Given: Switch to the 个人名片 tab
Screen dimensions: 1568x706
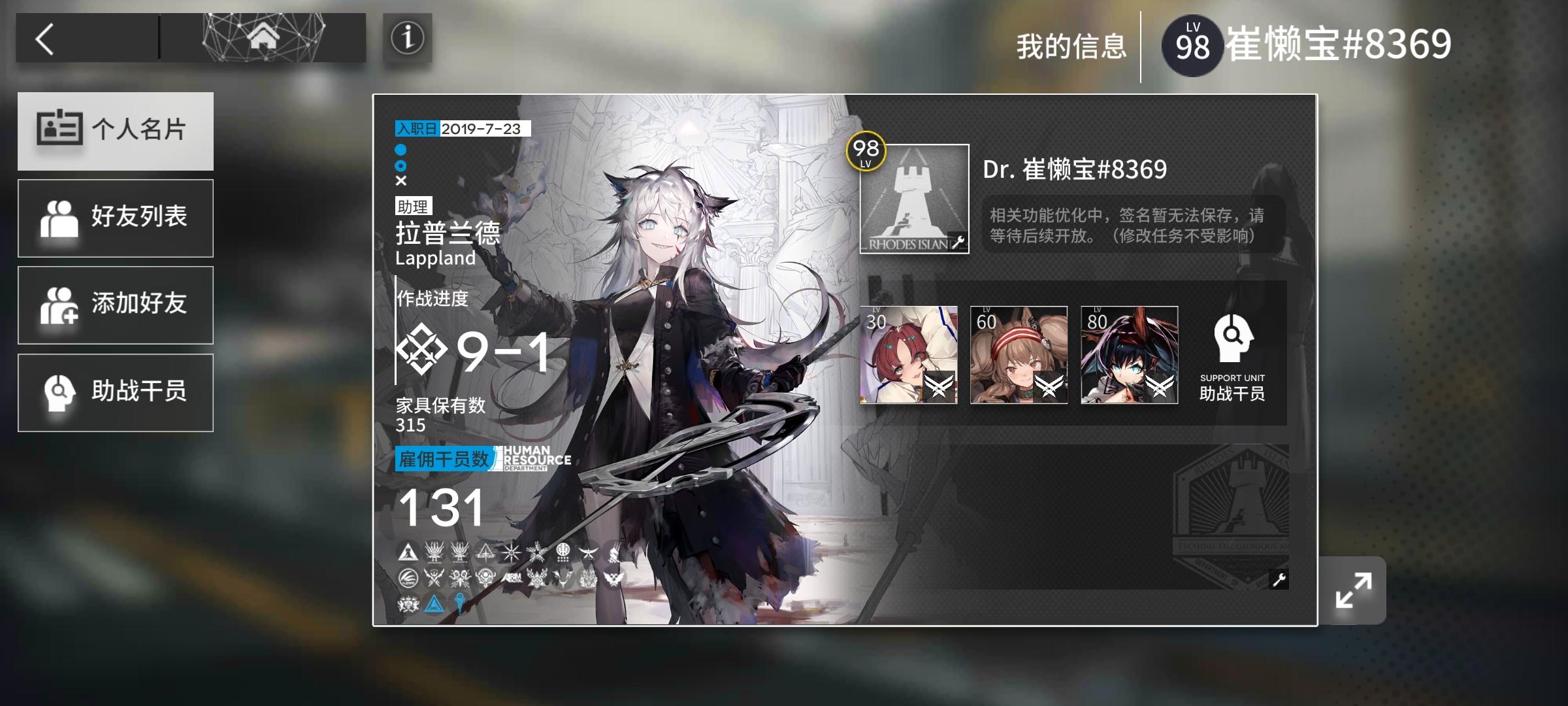Looking at the screenshot, I should [115, 131].
